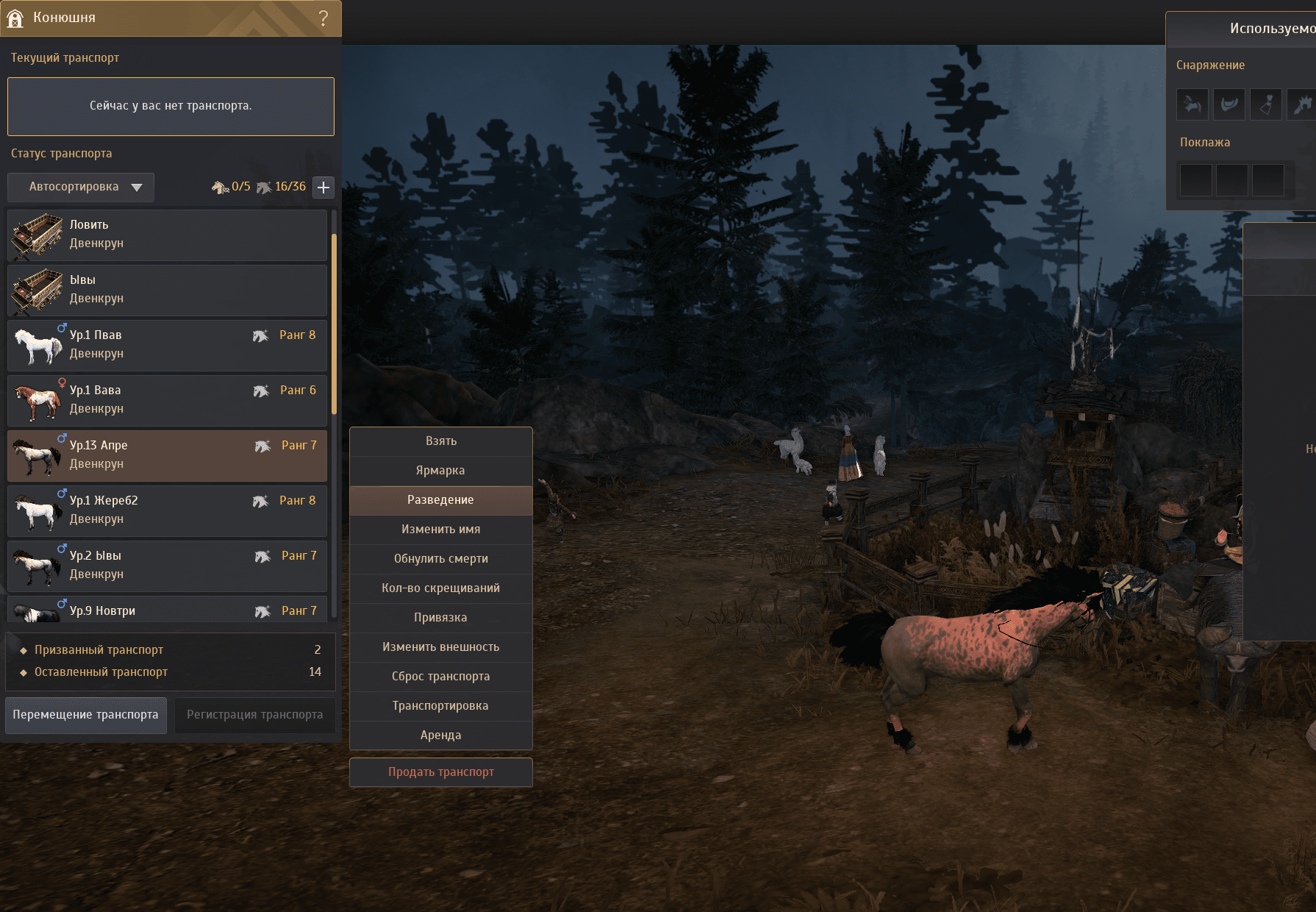Viewport: 1316px width, 912px height.
Task: Select Кол-во скрещиваний menu entry
Action: coord(440,588)
